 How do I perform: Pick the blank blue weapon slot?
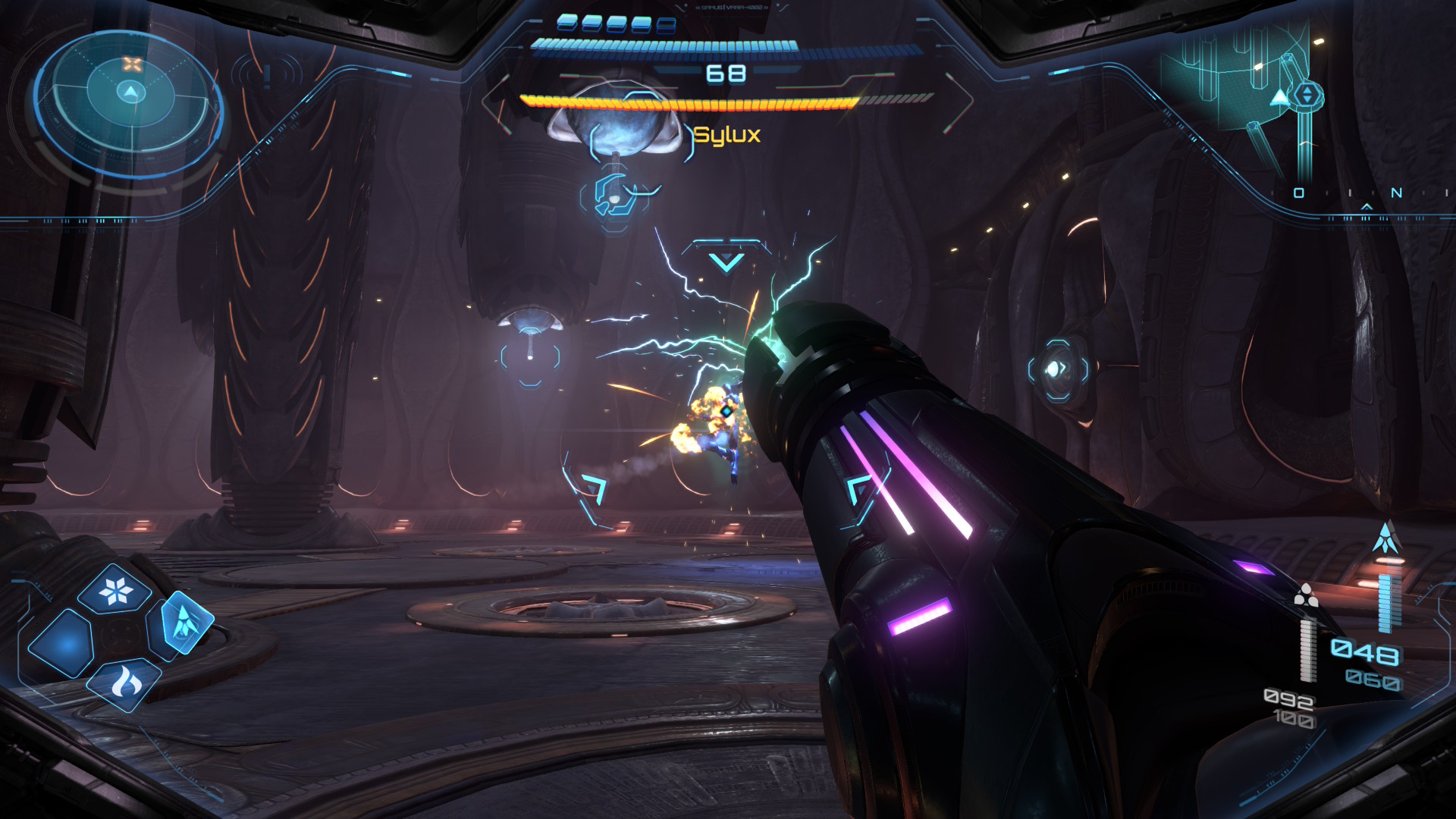(62, 643)
